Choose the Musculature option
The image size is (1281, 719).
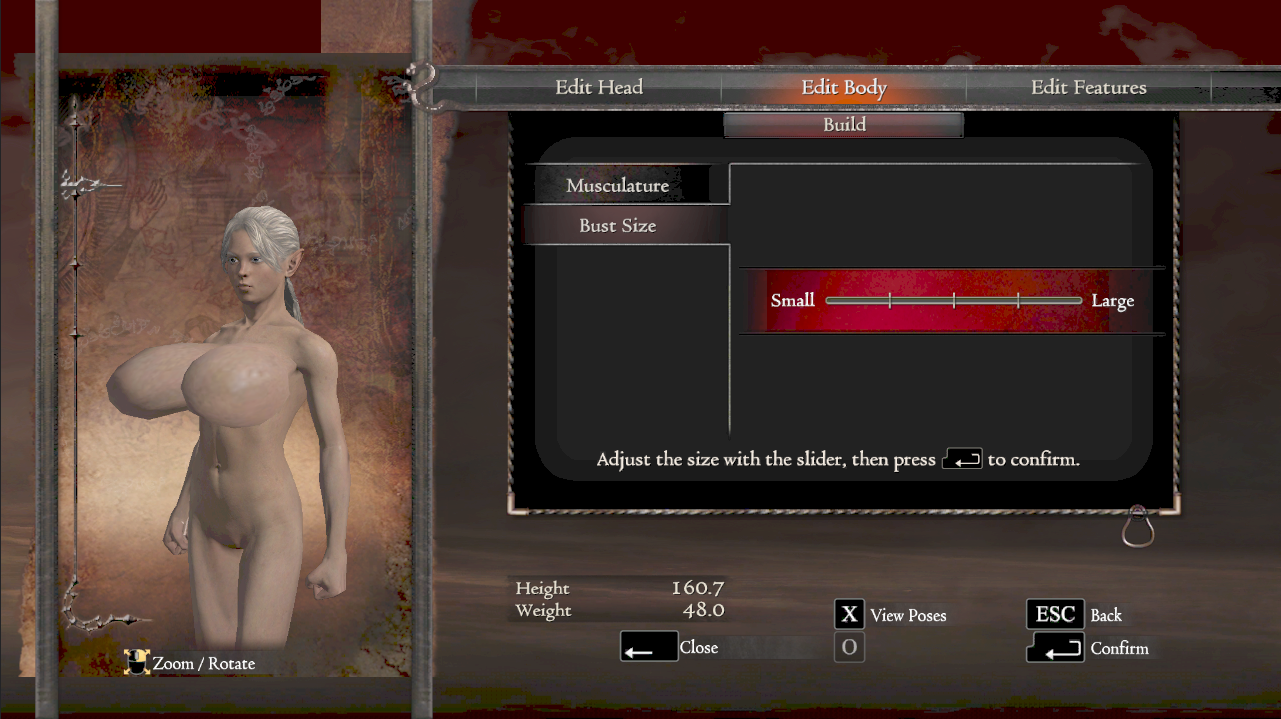point(617,186)
